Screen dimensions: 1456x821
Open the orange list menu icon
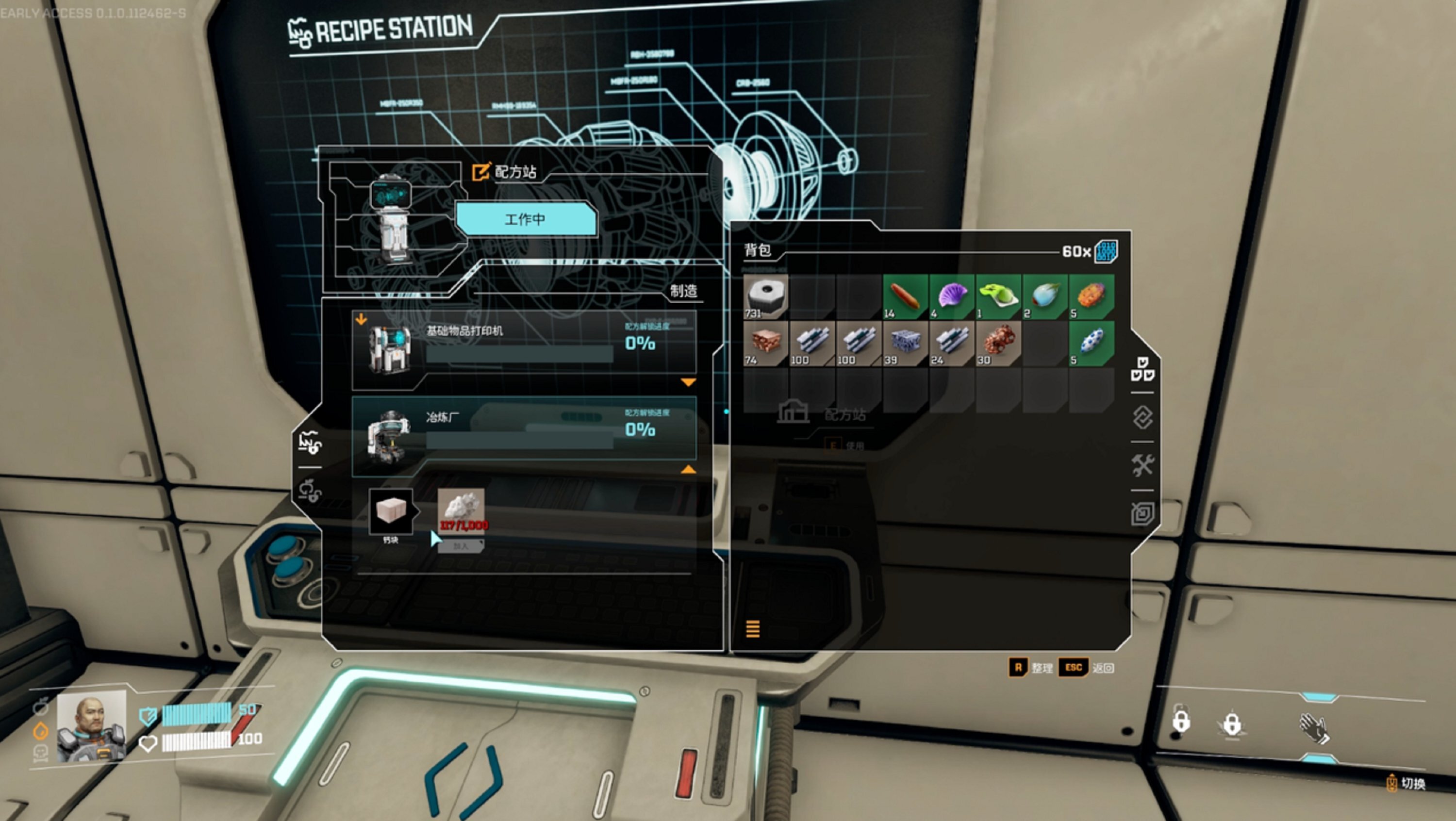753,628
